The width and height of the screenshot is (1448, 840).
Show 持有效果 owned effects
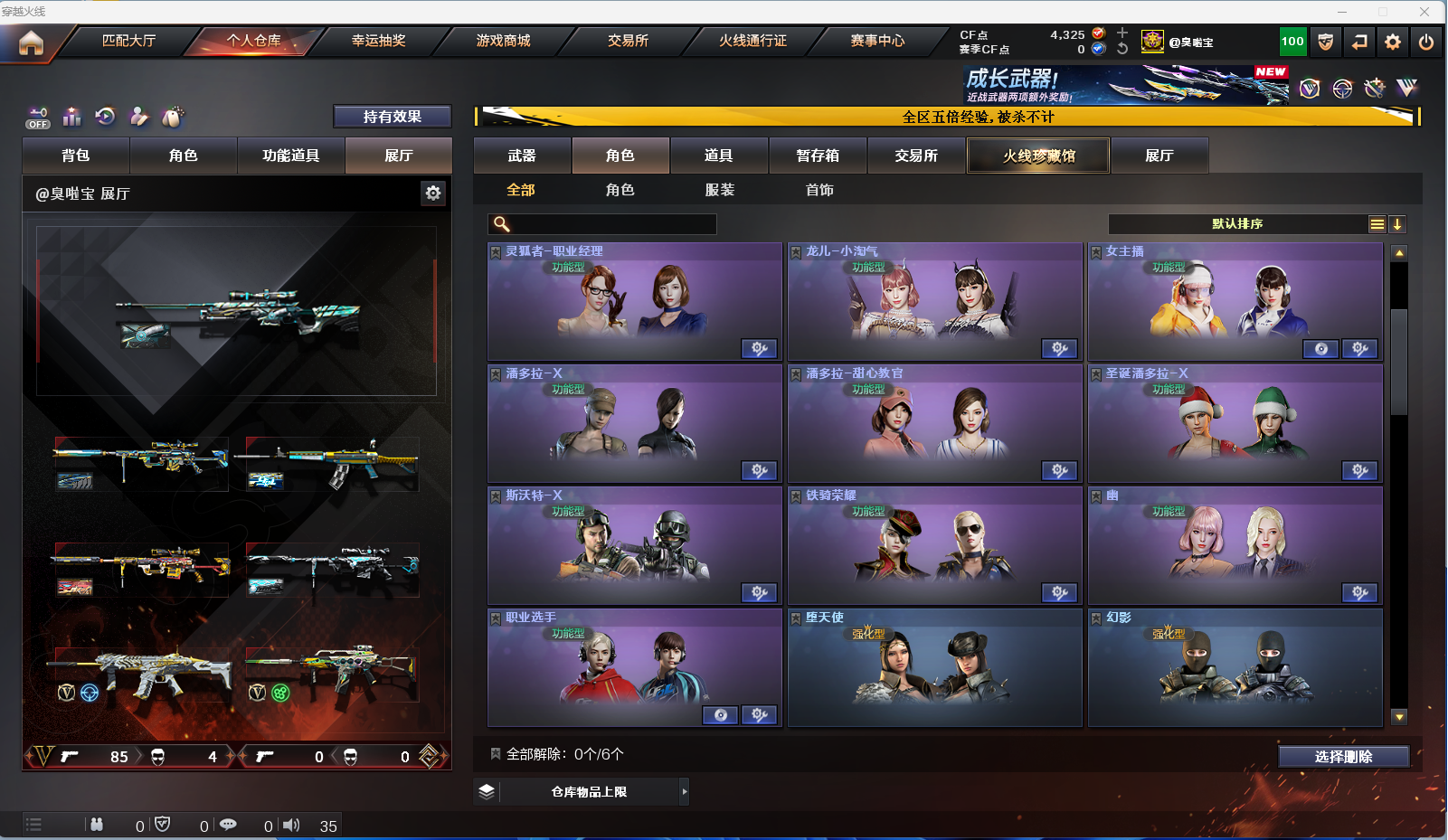pos(392,117)
